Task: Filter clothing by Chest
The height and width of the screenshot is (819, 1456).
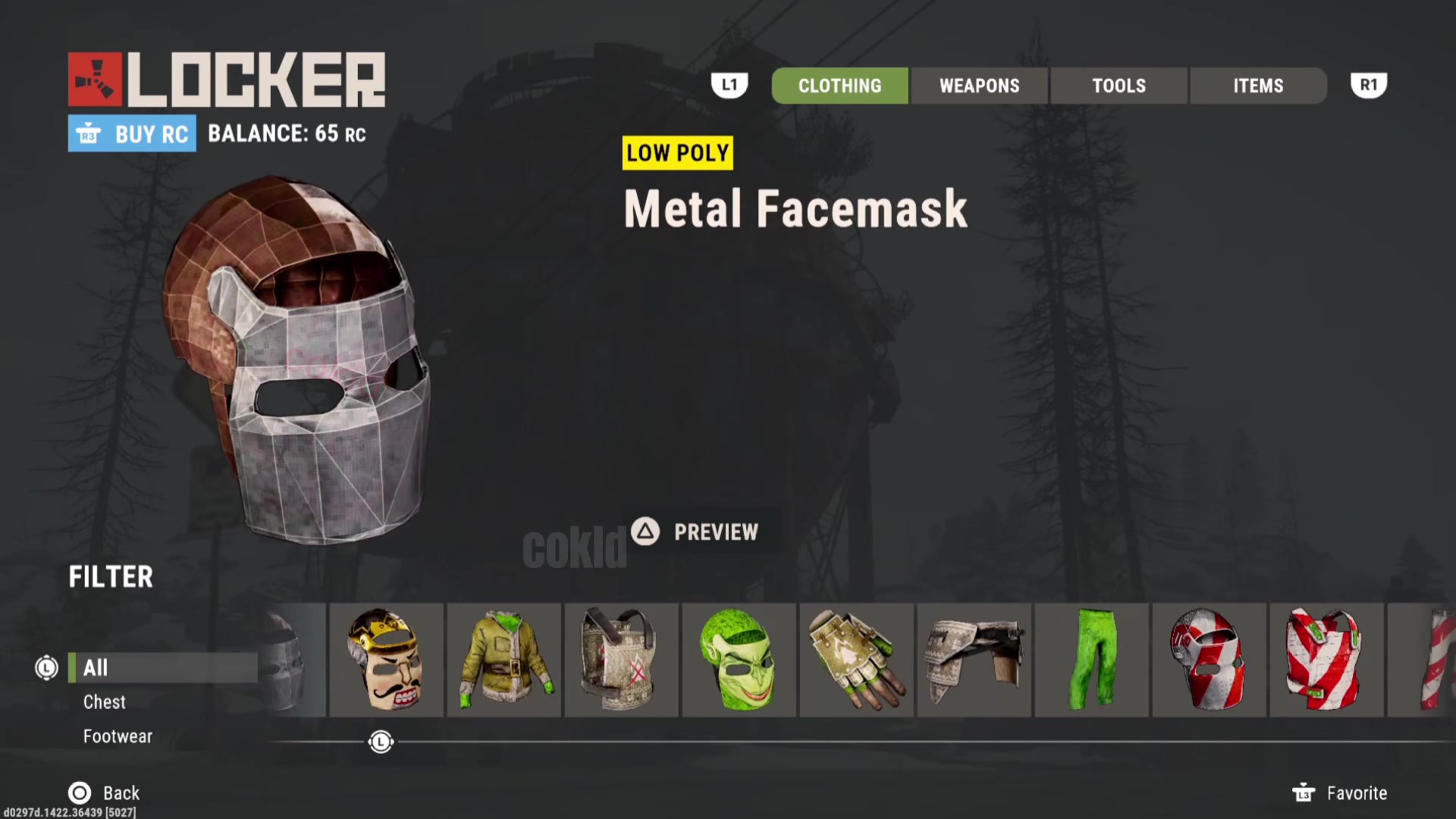Action: point(105,702)
